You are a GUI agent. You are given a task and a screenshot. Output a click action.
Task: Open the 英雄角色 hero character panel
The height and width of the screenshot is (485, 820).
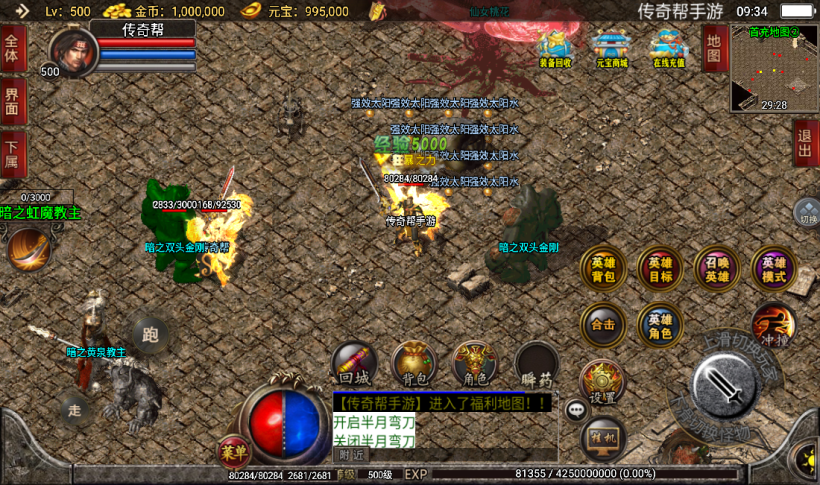coord(660,325)
